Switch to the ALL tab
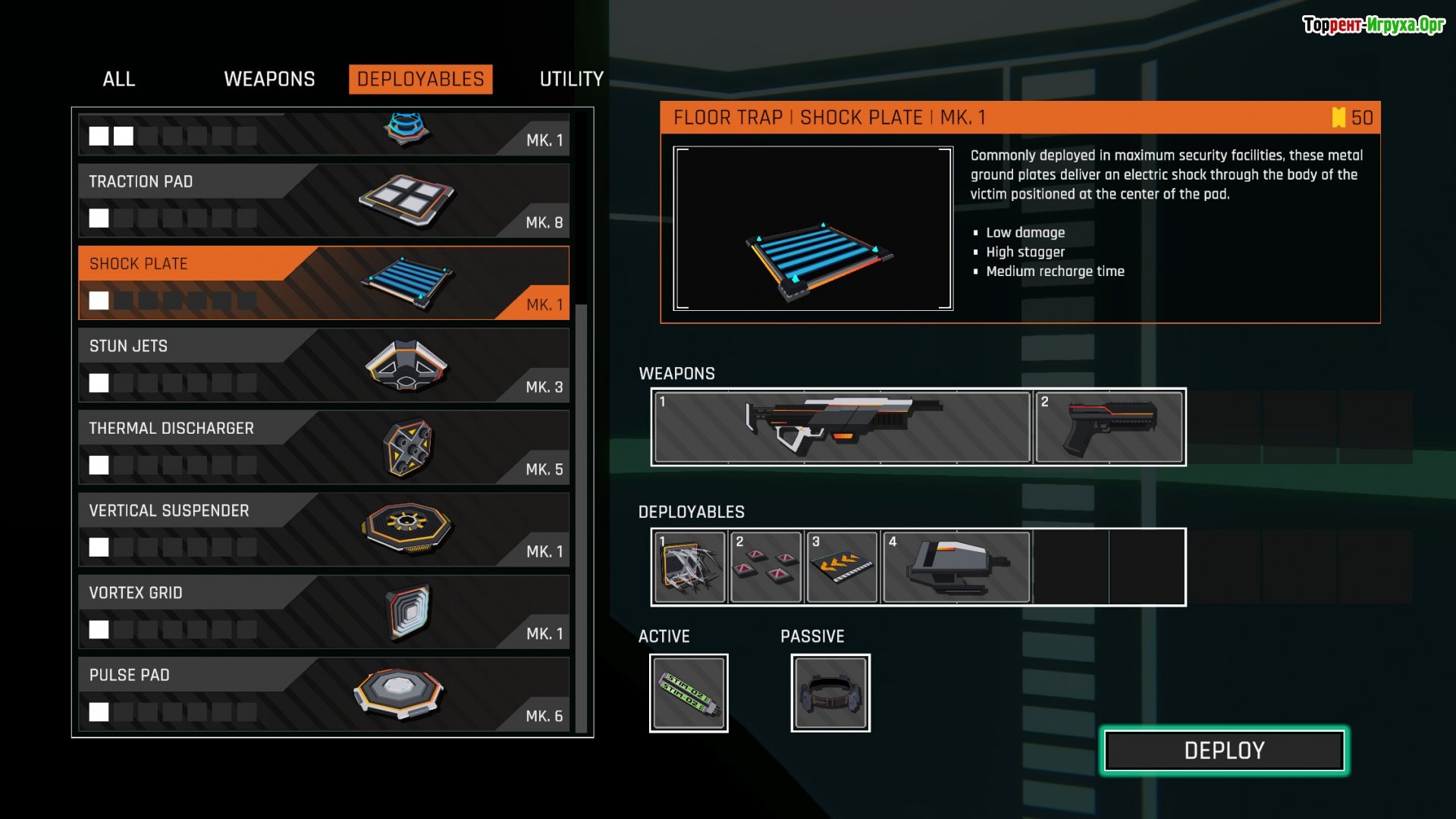 coord(119,79)
